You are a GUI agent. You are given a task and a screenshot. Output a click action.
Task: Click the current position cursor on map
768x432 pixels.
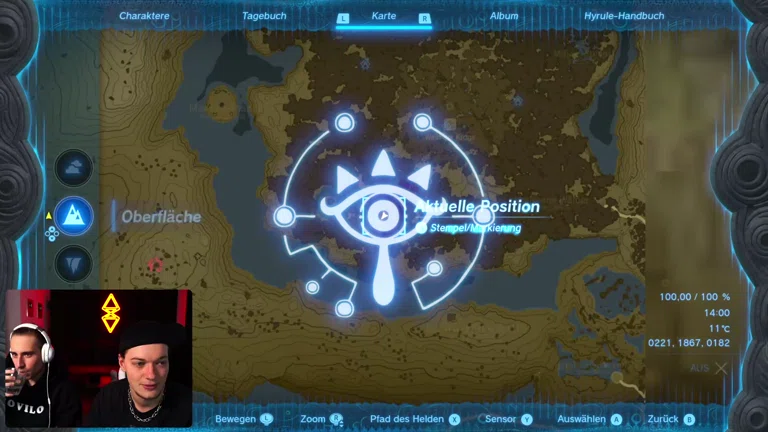coord(383,215)
